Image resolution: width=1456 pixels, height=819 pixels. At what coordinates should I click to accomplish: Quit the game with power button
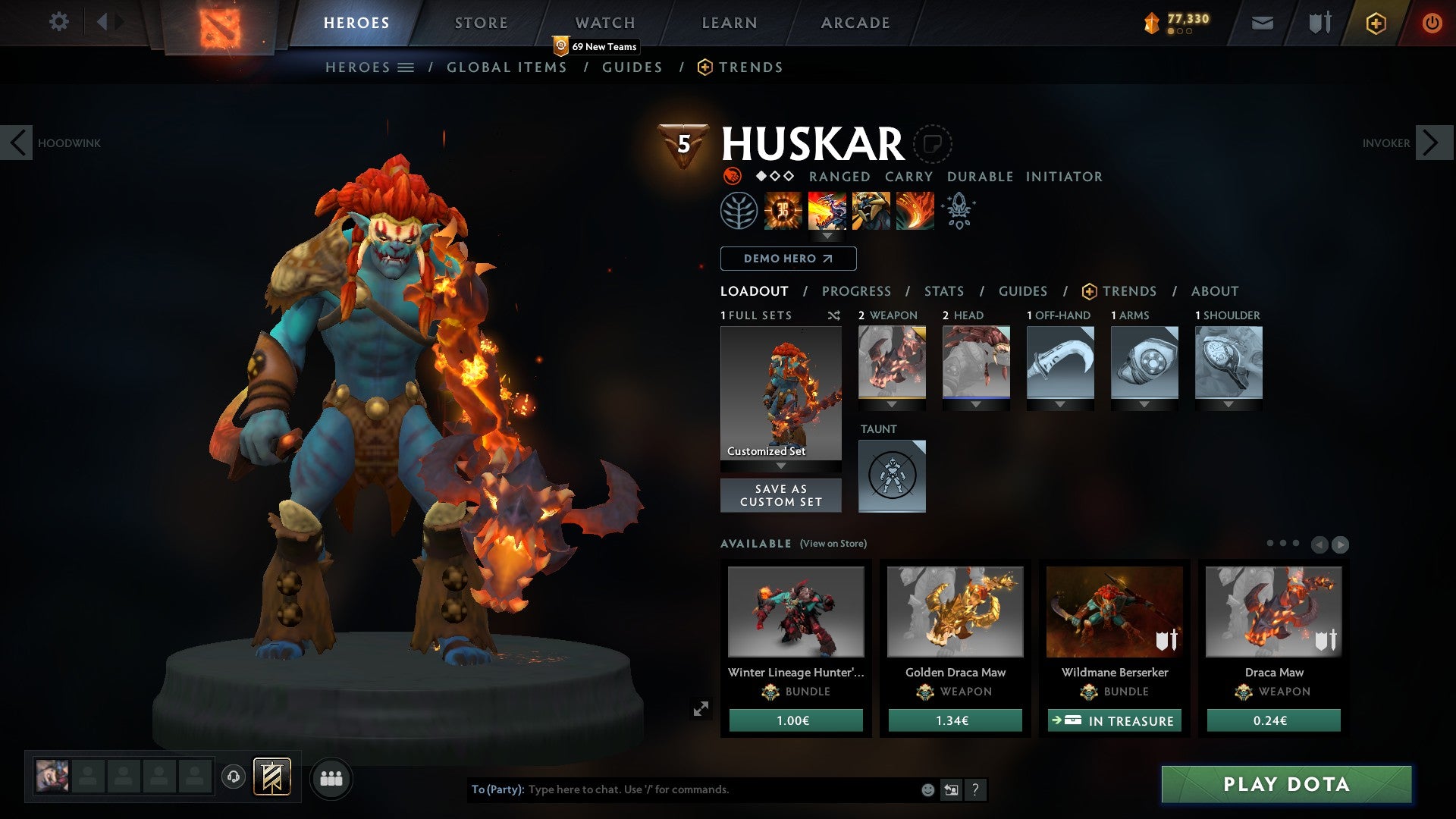1432,23
